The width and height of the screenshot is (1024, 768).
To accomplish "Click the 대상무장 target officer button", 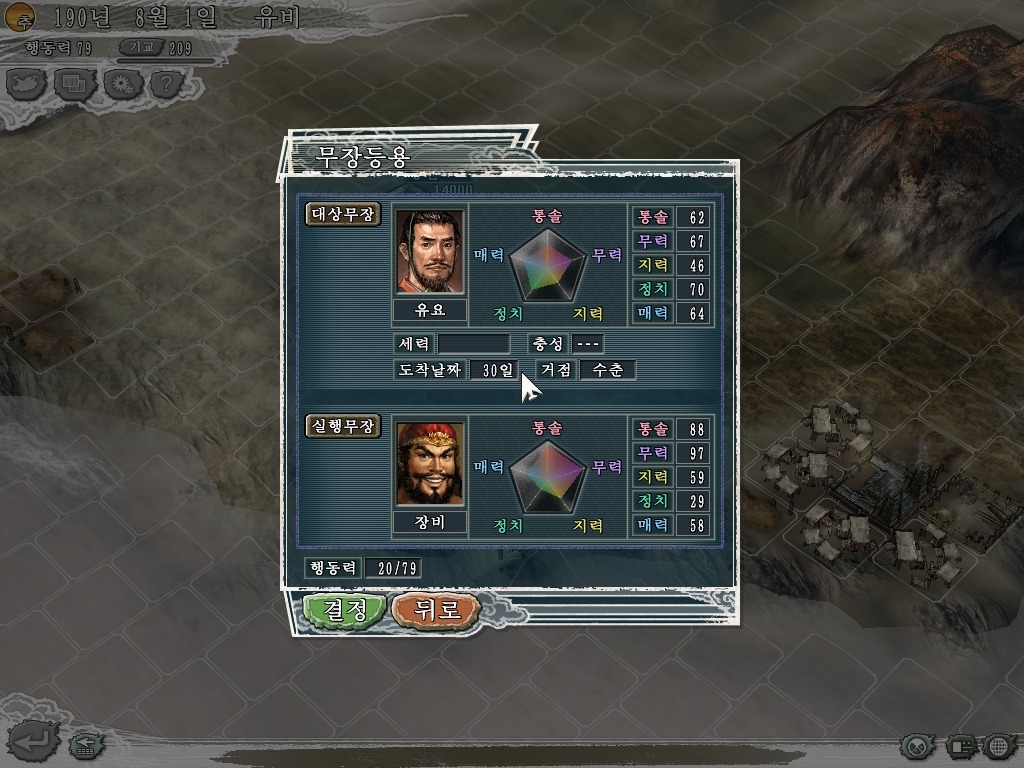I will coord(342,214).
